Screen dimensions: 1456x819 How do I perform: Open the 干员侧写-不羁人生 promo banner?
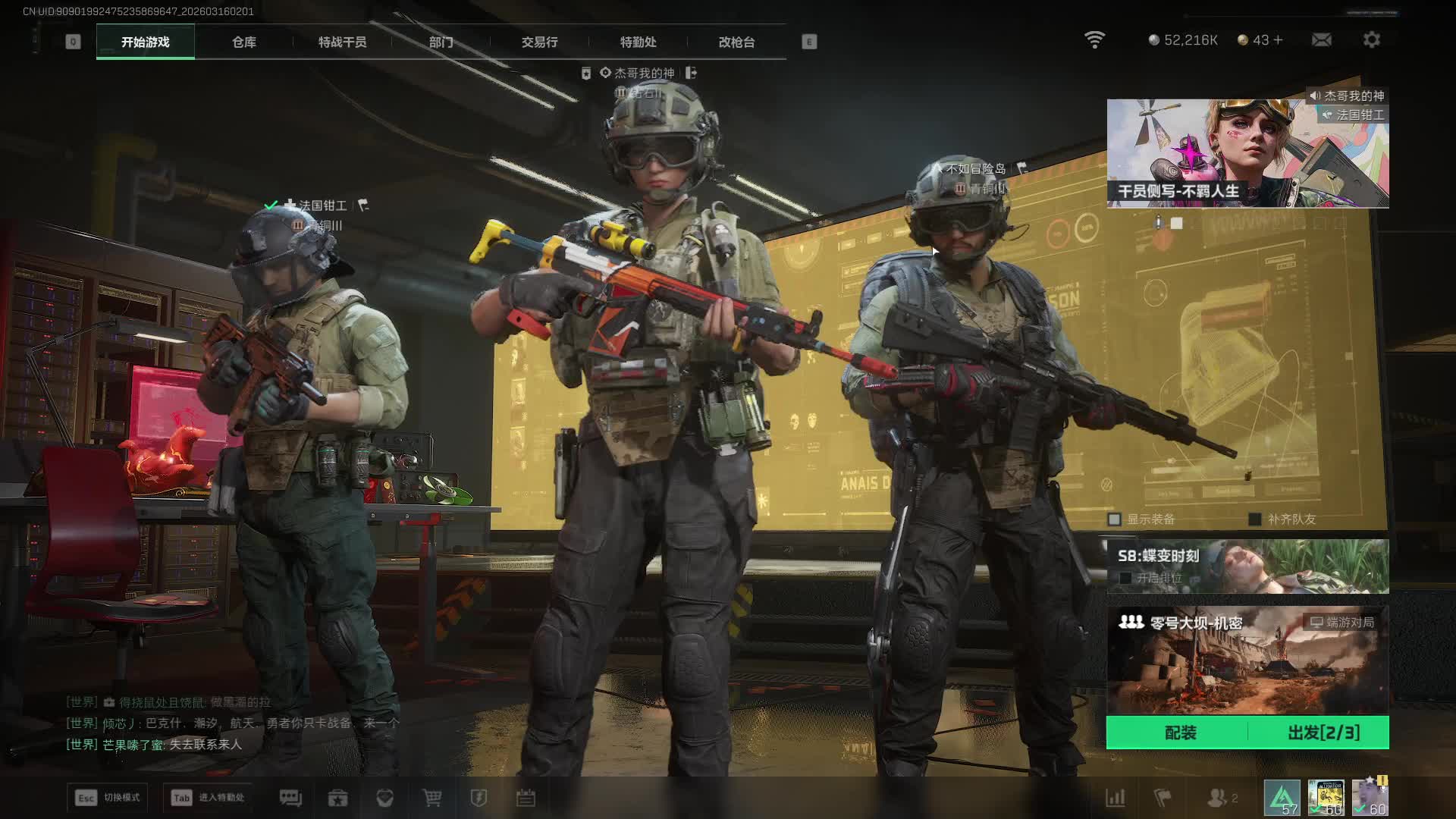tap(1247, 153)
